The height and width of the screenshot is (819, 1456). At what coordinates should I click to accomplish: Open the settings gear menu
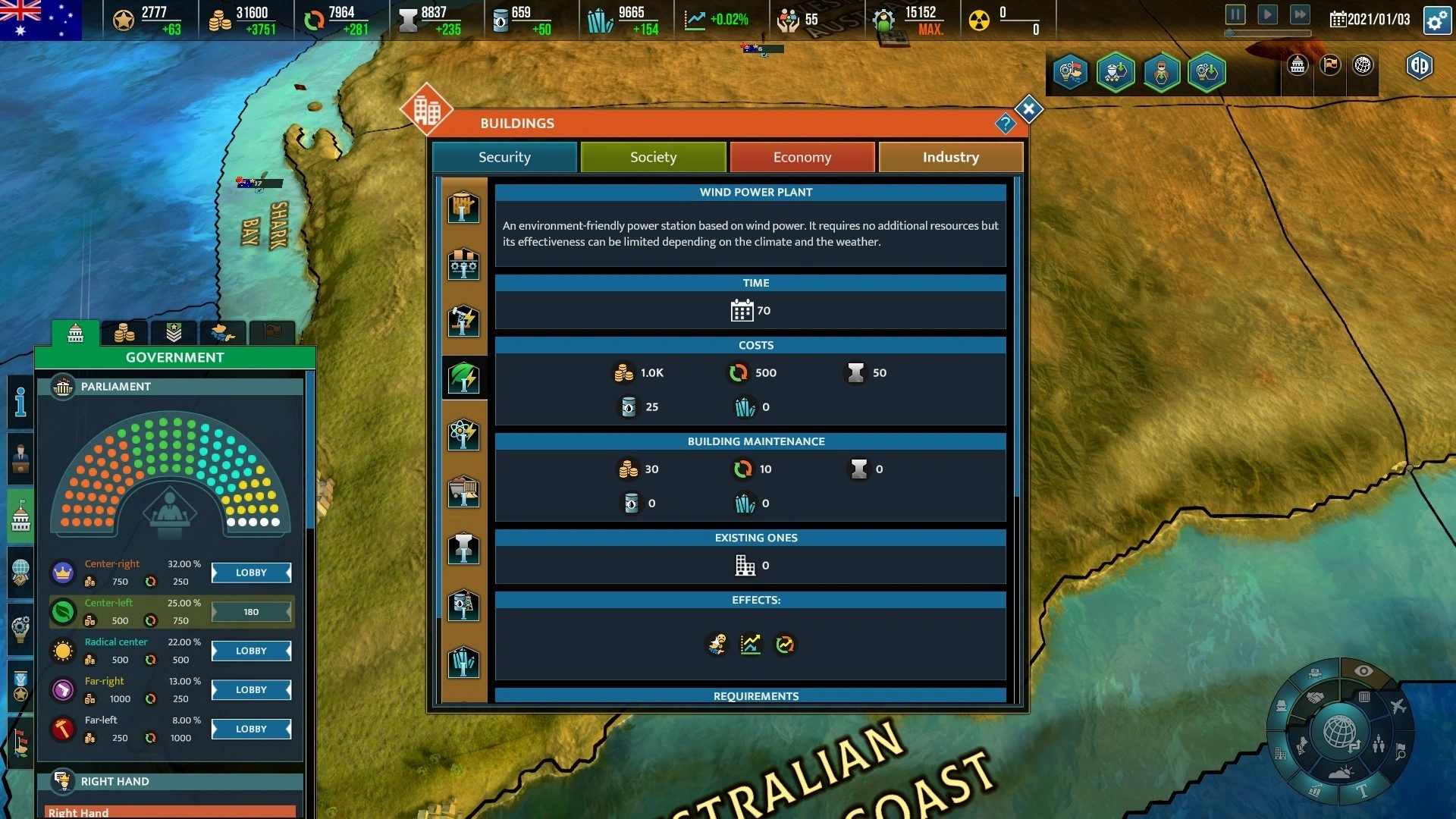(1437, 20)
